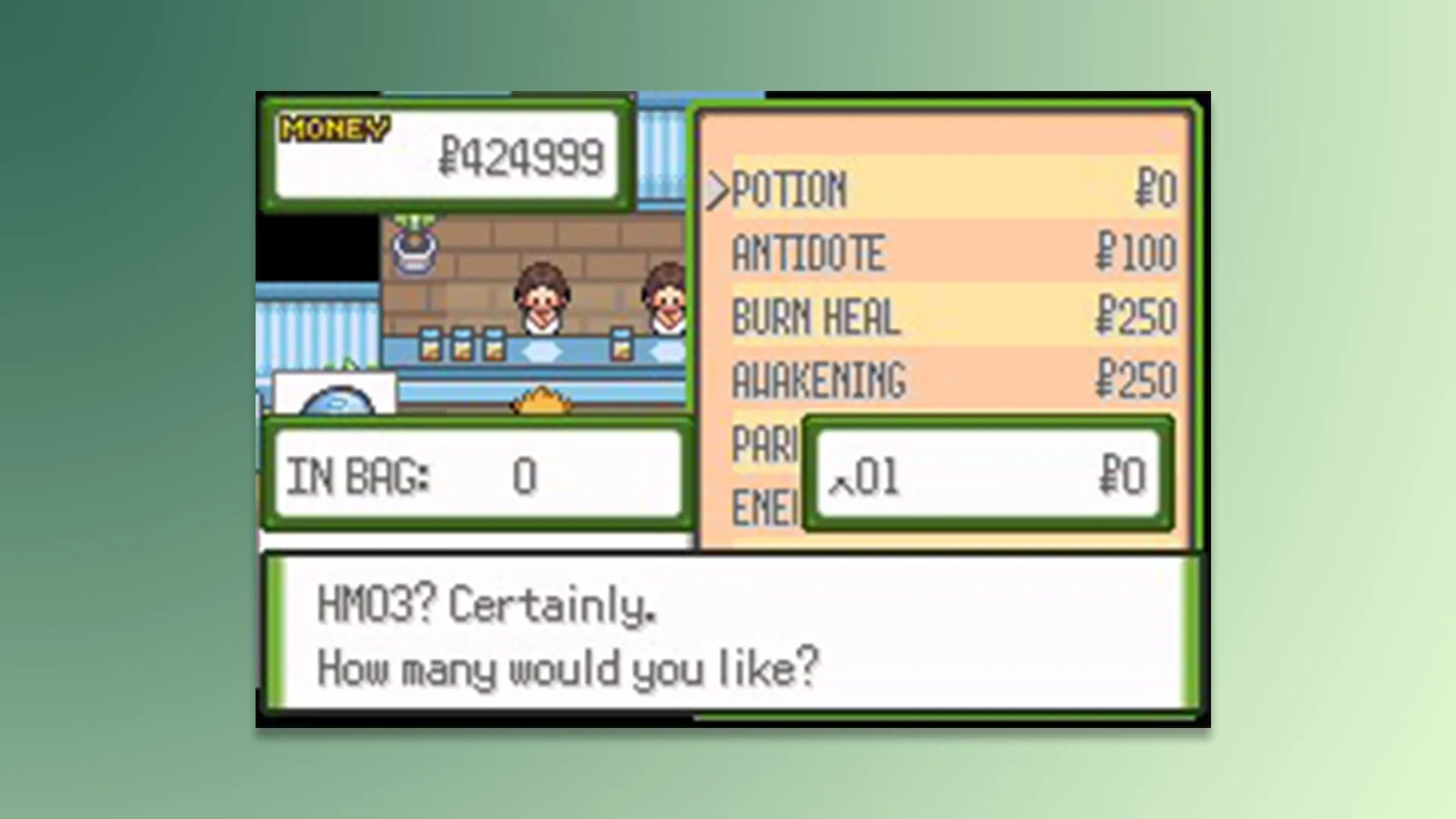Select the orange crown-shaped sprite on the counter
This screenshot has height=819, width=1456.
[542, 402]
